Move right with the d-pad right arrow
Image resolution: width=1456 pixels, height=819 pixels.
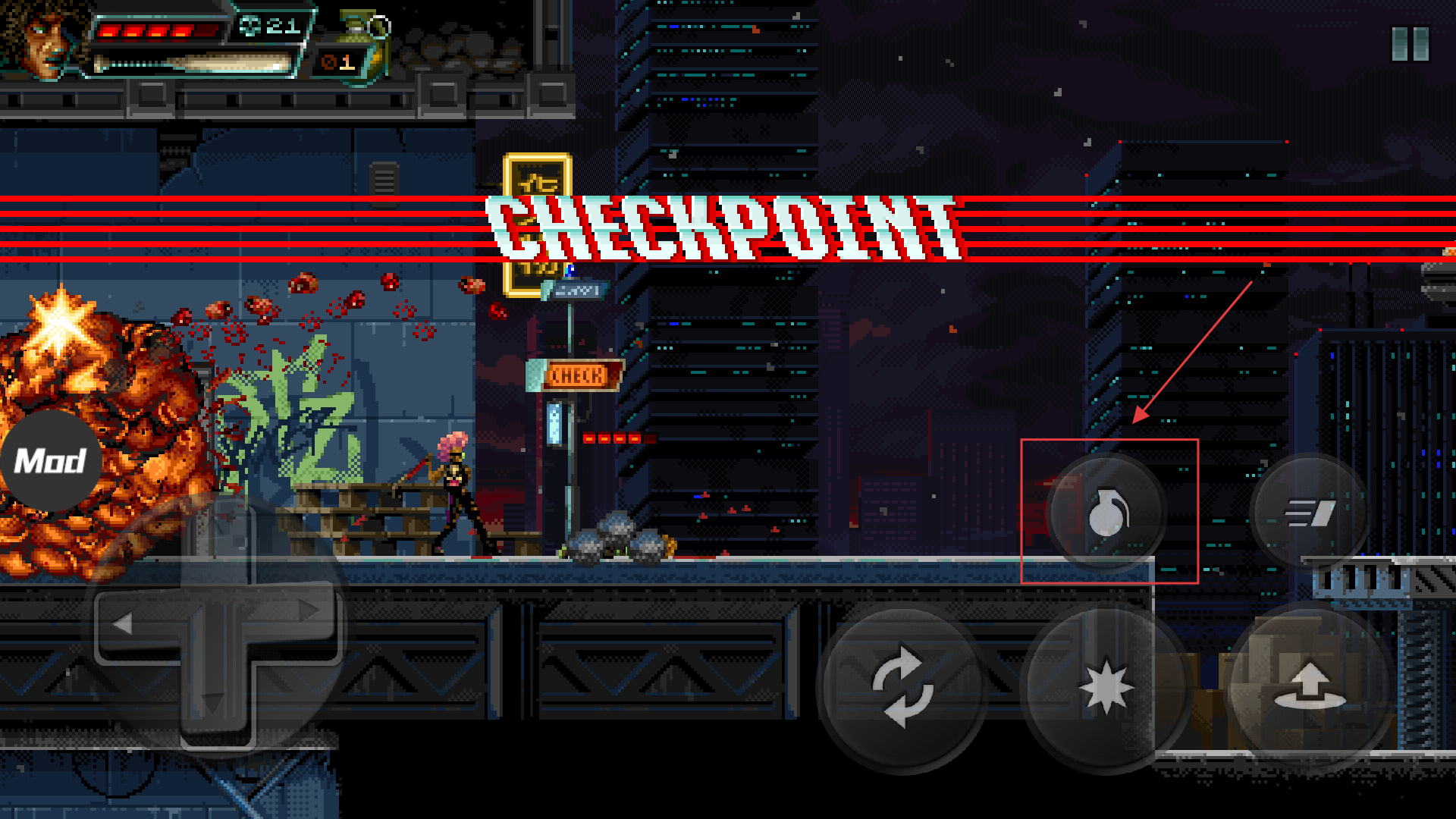point(307,611)
